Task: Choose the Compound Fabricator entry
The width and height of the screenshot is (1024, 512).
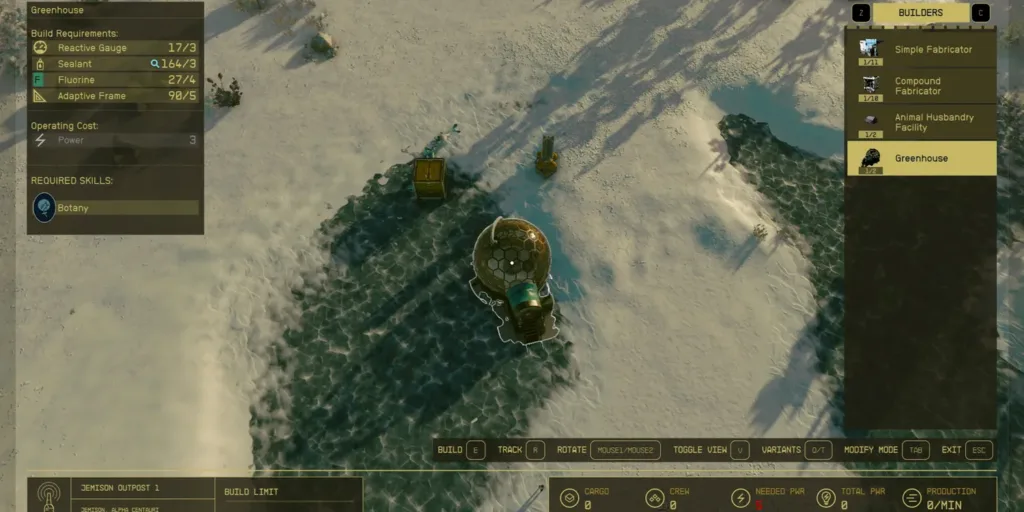Action: pyautogui.click(x=920, y=86)
